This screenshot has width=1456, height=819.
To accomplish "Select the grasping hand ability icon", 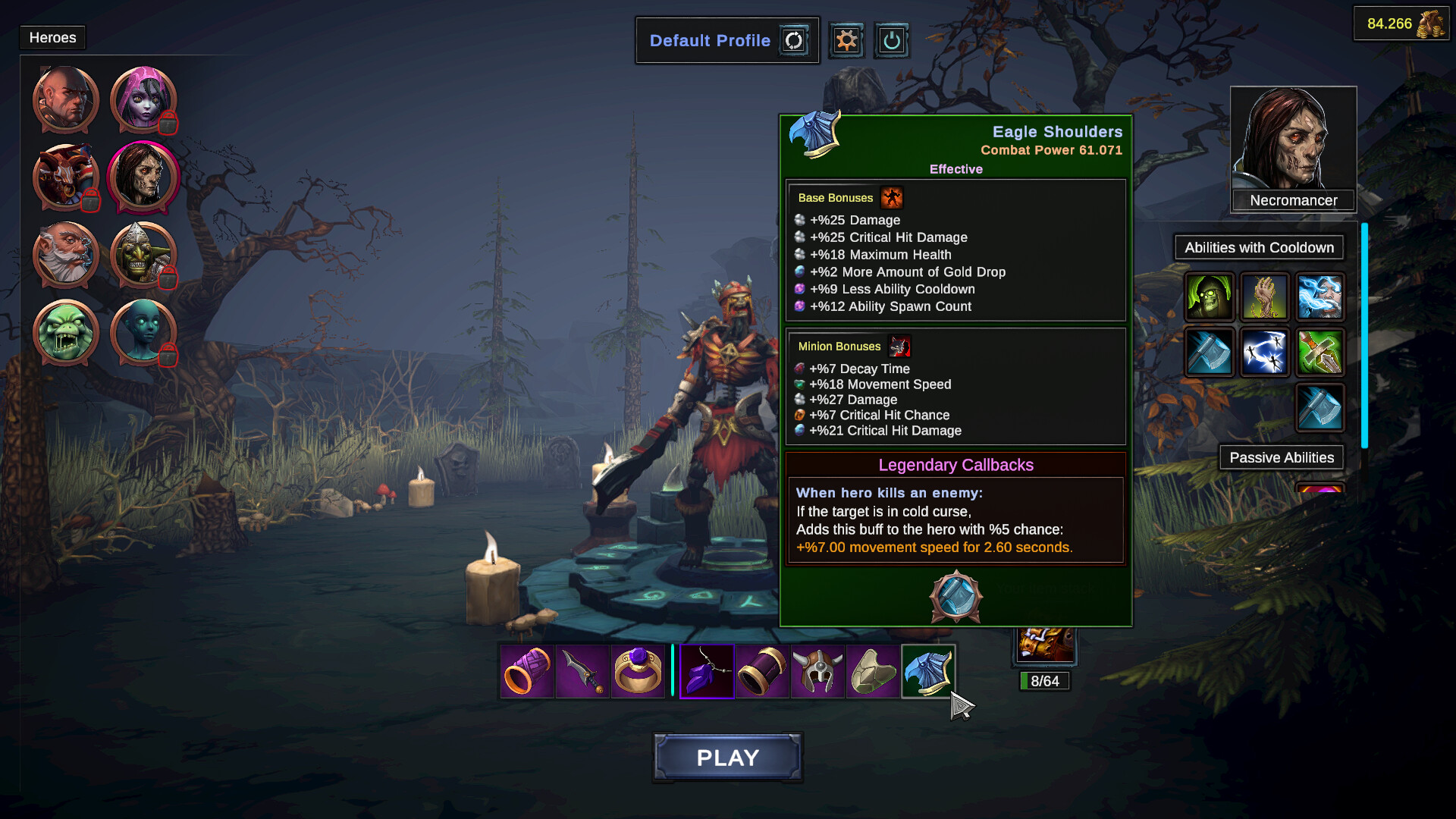I will click(x=1265, y=297).
